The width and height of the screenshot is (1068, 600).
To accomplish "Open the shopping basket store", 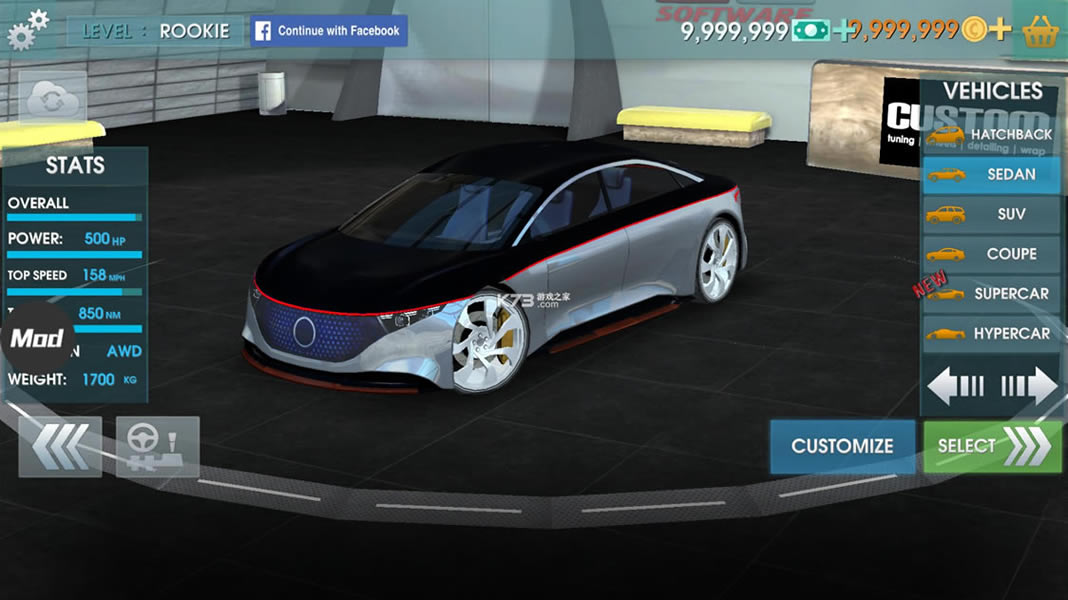I will (1041, 31).
